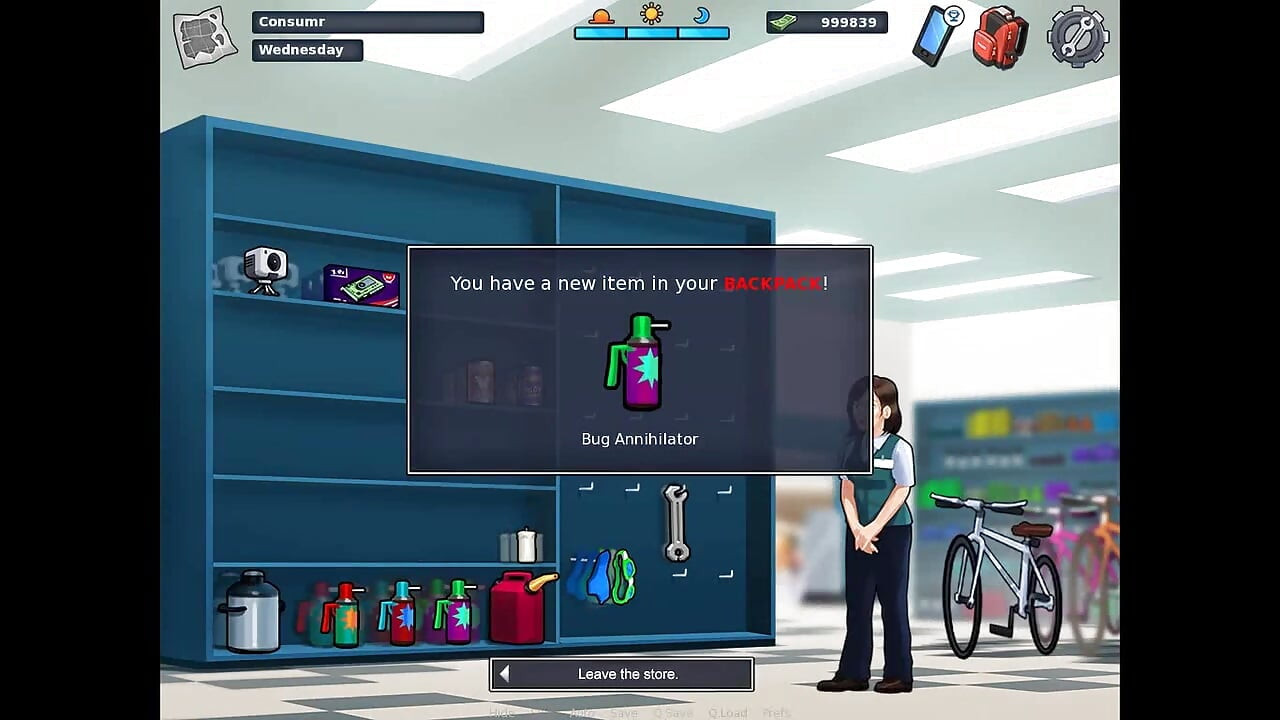1280x720 pixels.
Task: Select the silver pressure cooker
Action: (250, 611)
